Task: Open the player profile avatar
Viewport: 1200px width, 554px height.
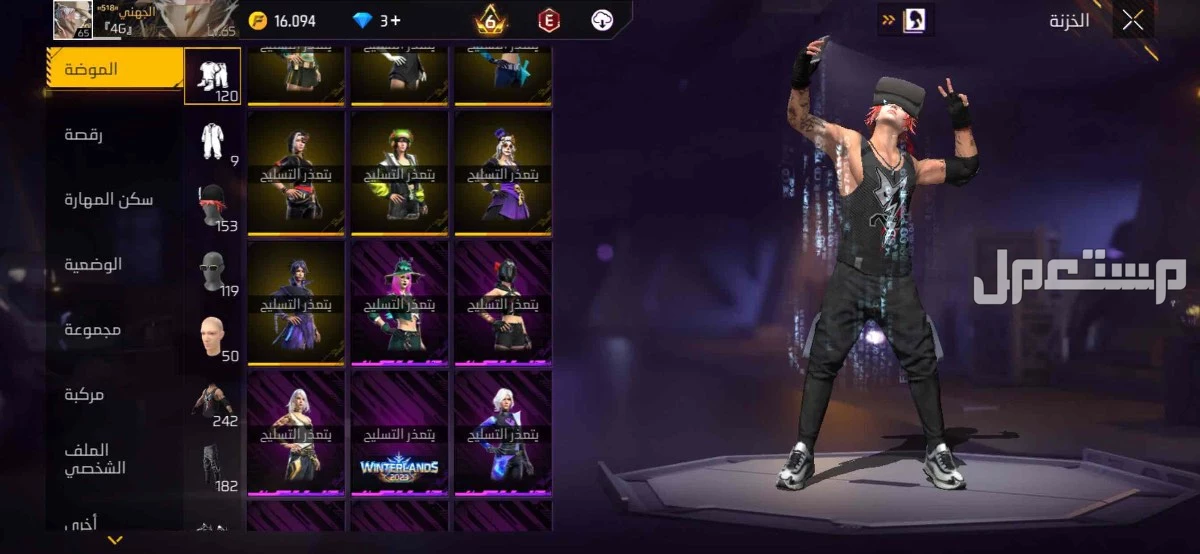Action: (x=72, y=20)
